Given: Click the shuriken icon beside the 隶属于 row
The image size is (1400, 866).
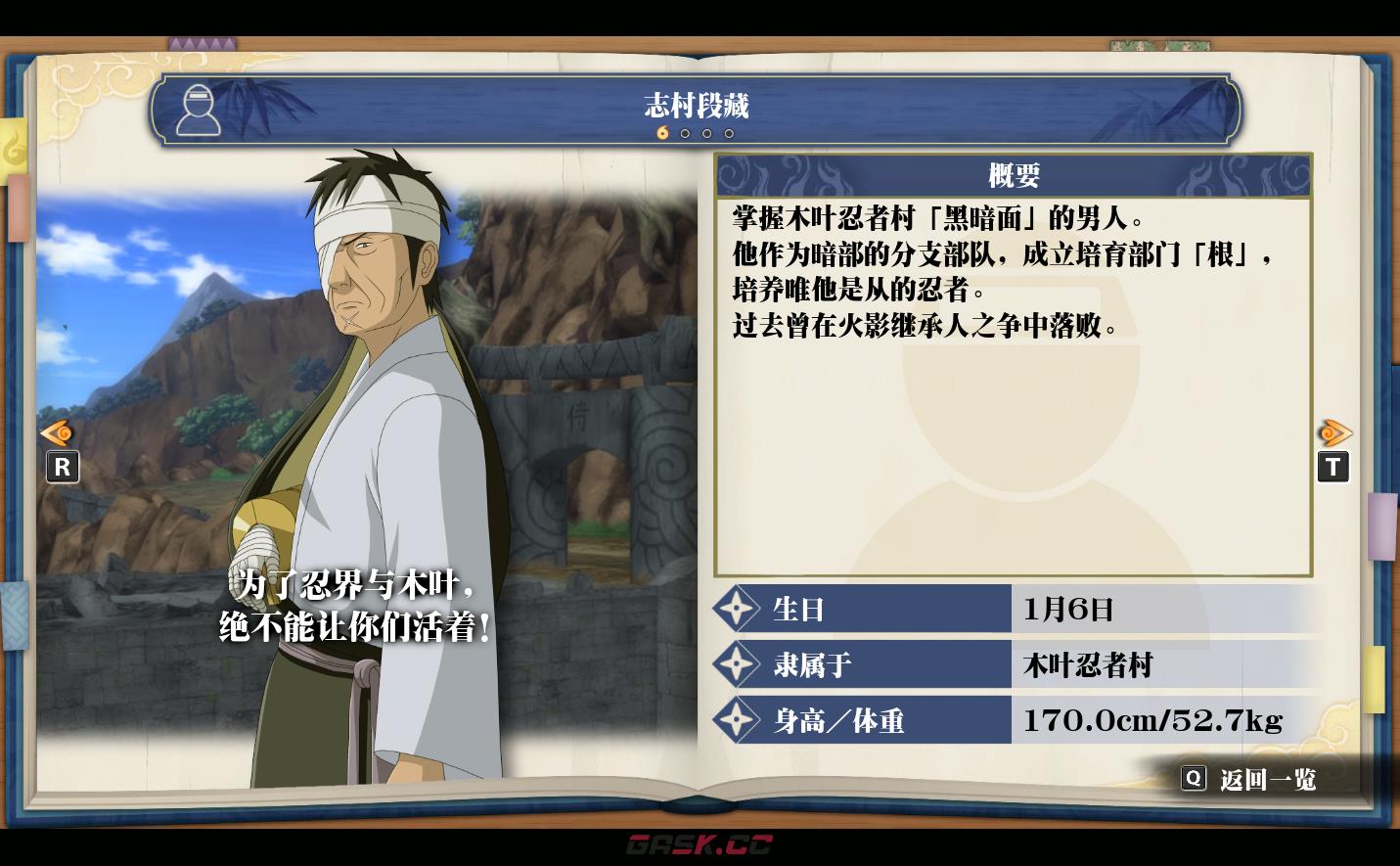Looking at the screenshot, I should [736, 664].
